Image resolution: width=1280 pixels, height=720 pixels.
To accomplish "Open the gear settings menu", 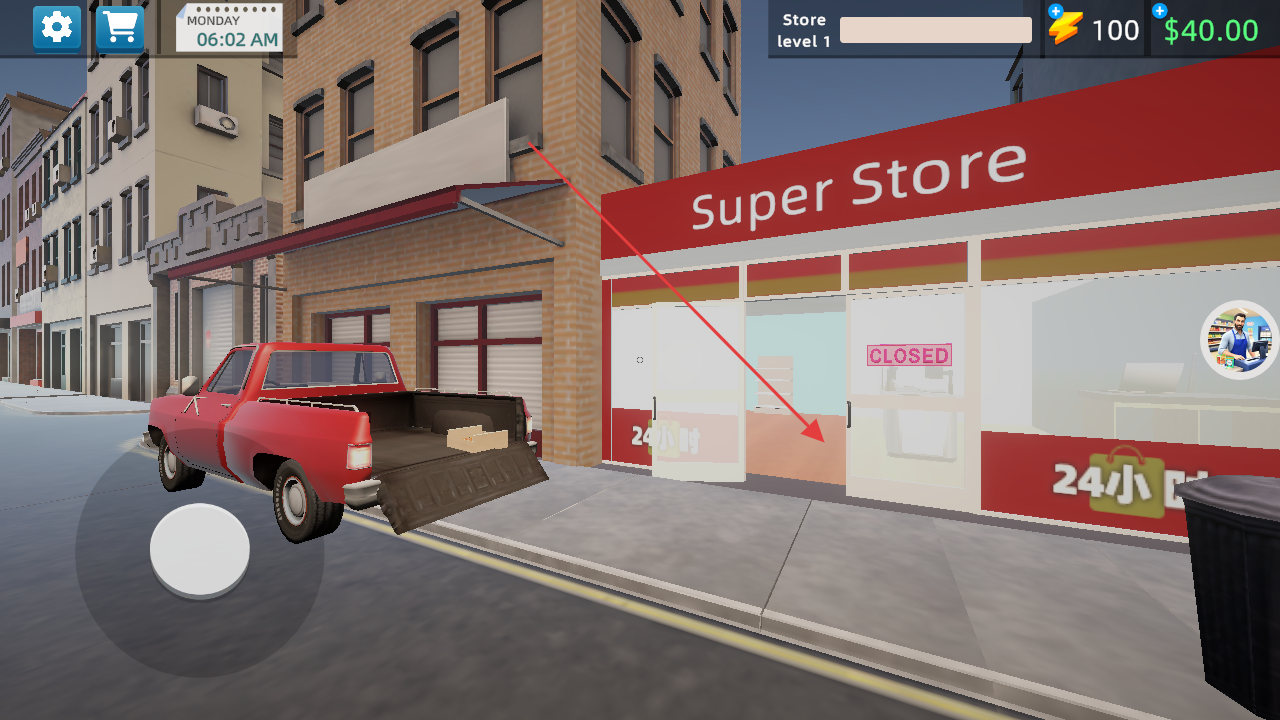I will tap(57, 28).
